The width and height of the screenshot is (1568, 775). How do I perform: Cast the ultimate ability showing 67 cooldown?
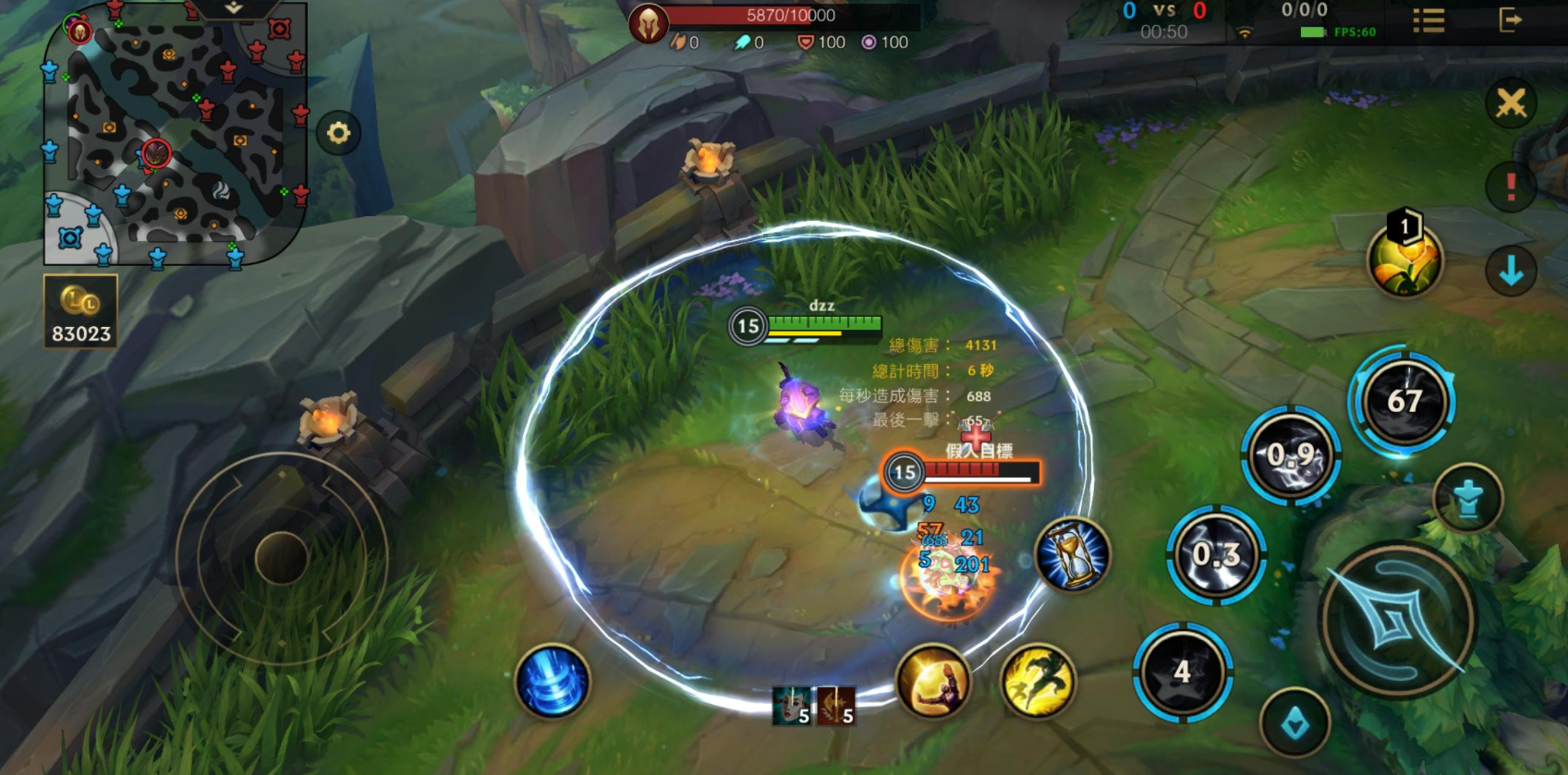tap(1403, 402)
